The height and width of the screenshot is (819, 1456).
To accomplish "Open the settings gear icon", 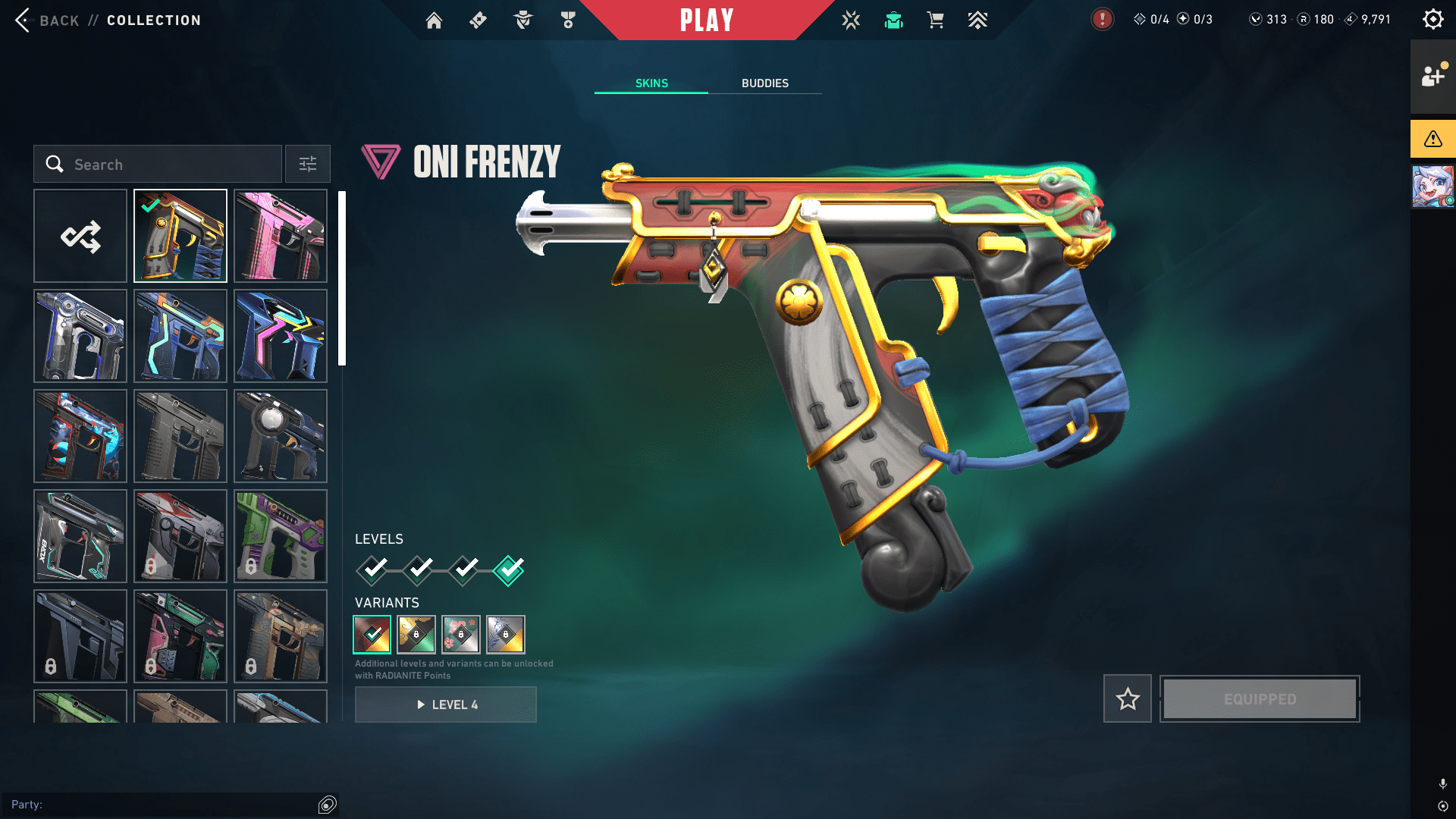I will coord(1432,20).
